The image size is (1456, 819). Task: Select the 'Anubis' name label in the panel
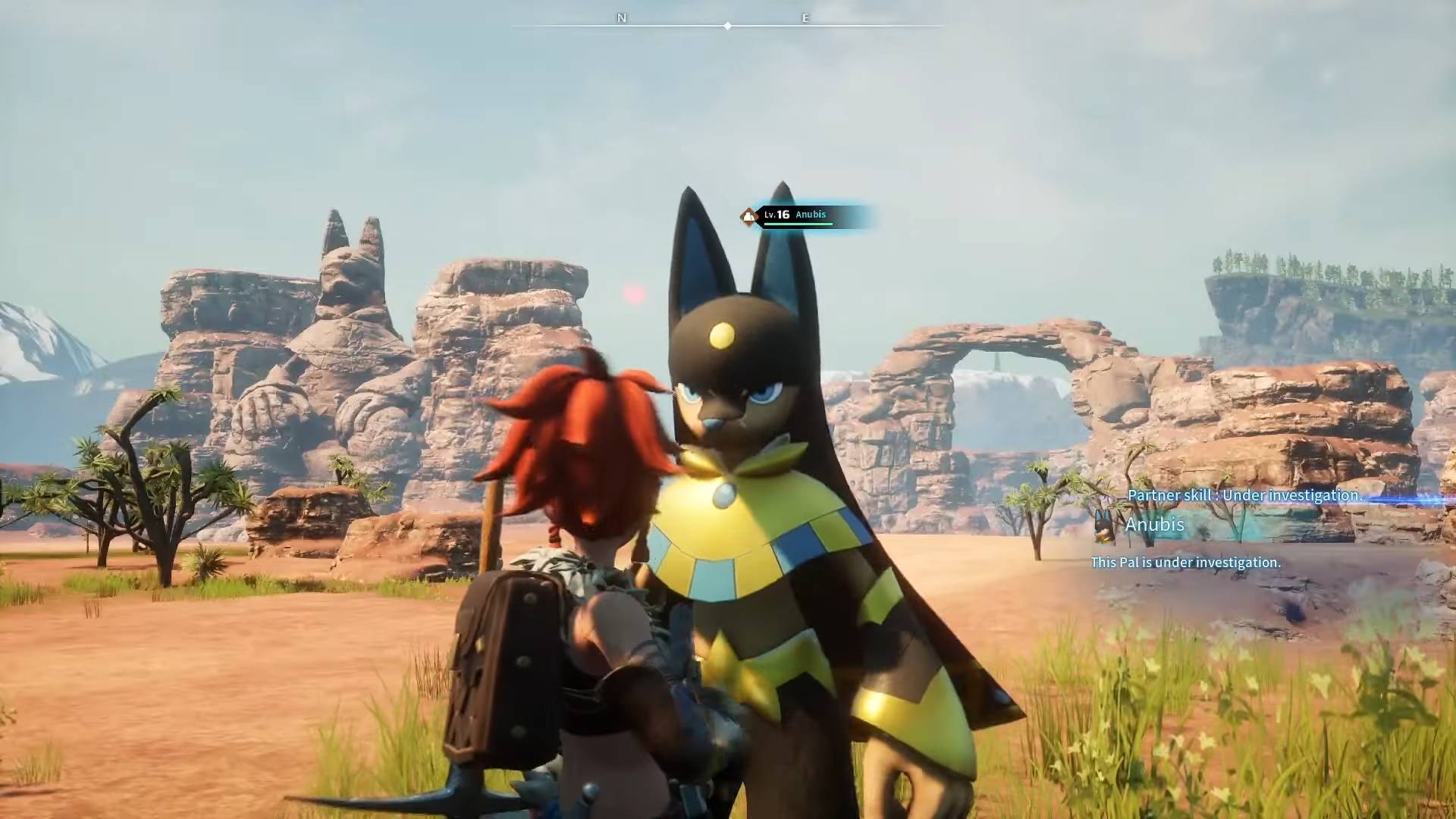[x=1154, y=524]
